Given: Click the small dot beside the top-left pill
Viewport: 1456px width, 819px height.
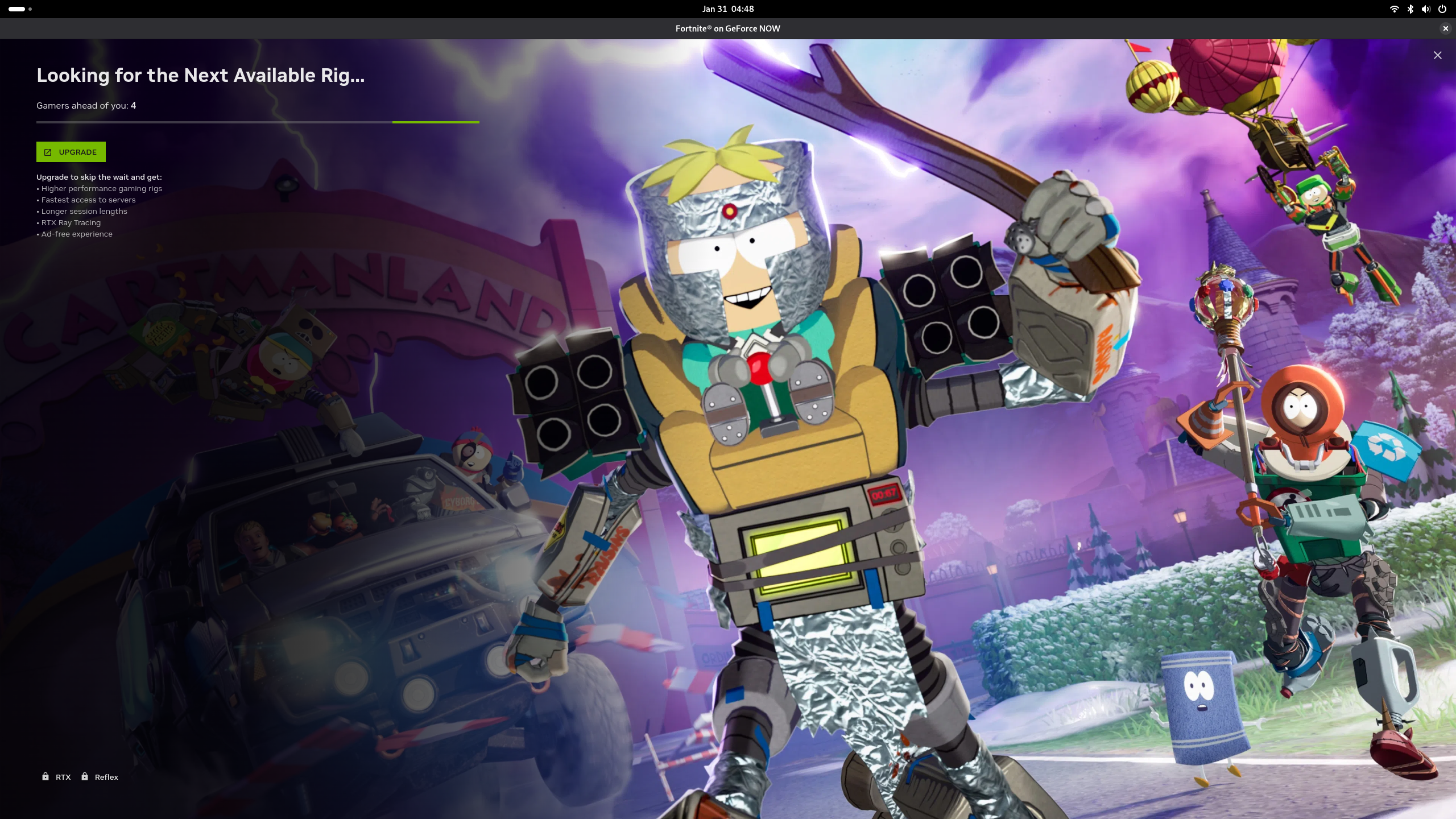Looking at the screenshot, I should pyautogui.click(x=30, y=9).
